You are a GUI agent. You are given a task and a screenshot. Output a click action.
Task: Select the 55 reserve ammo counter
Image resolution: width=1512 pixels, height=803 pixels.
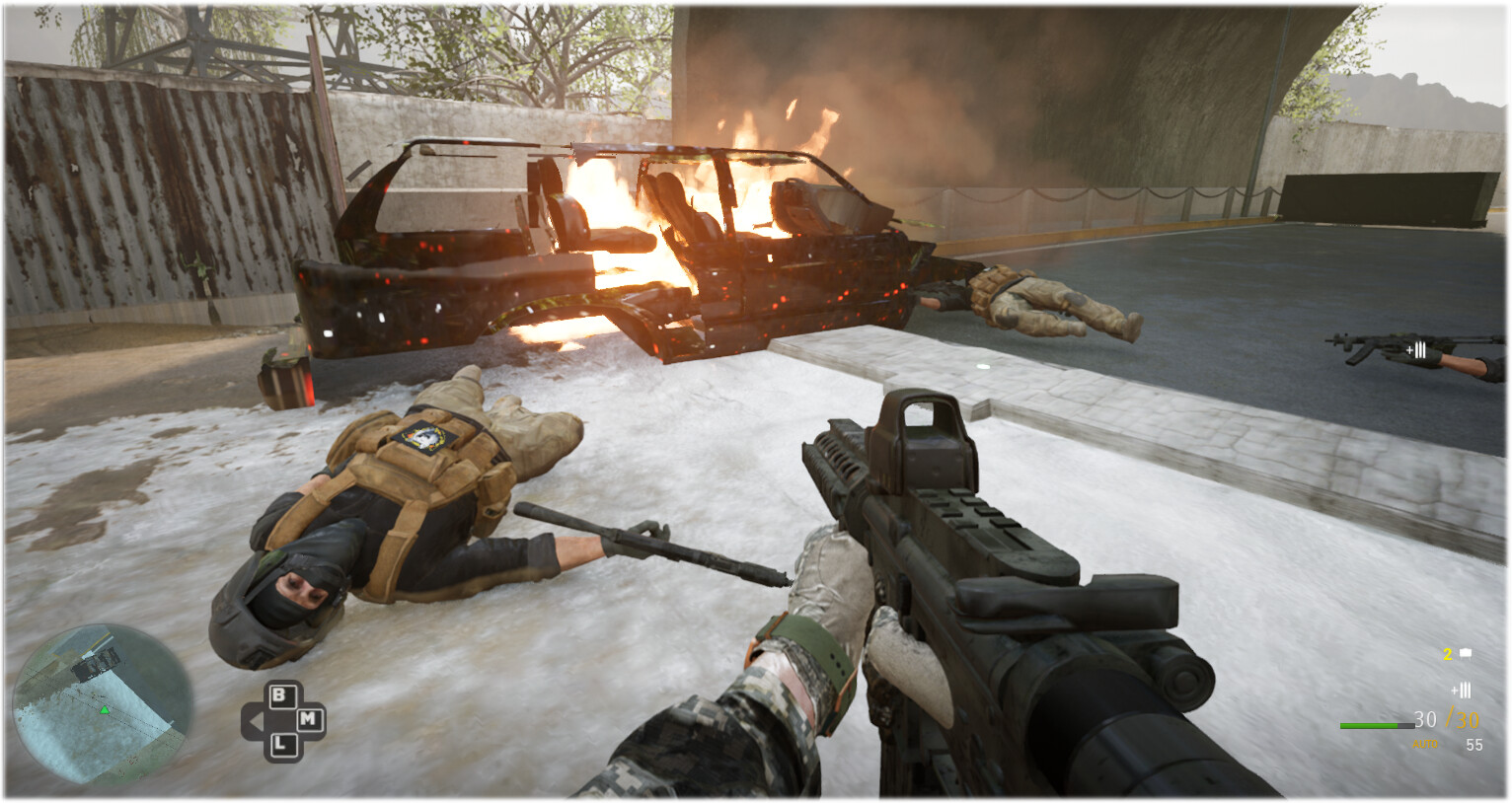[x=1474, y=744]
